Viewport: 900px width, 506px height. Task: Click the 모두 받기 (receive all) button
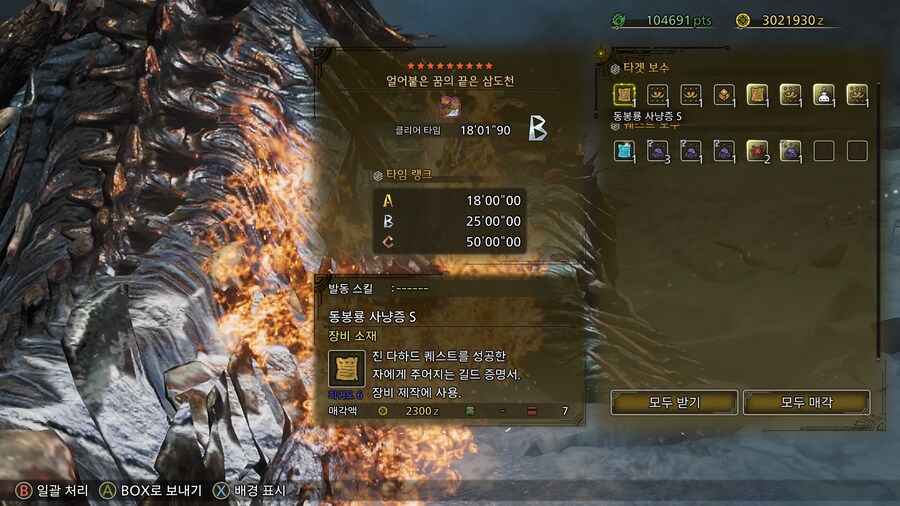pos(674,402)
